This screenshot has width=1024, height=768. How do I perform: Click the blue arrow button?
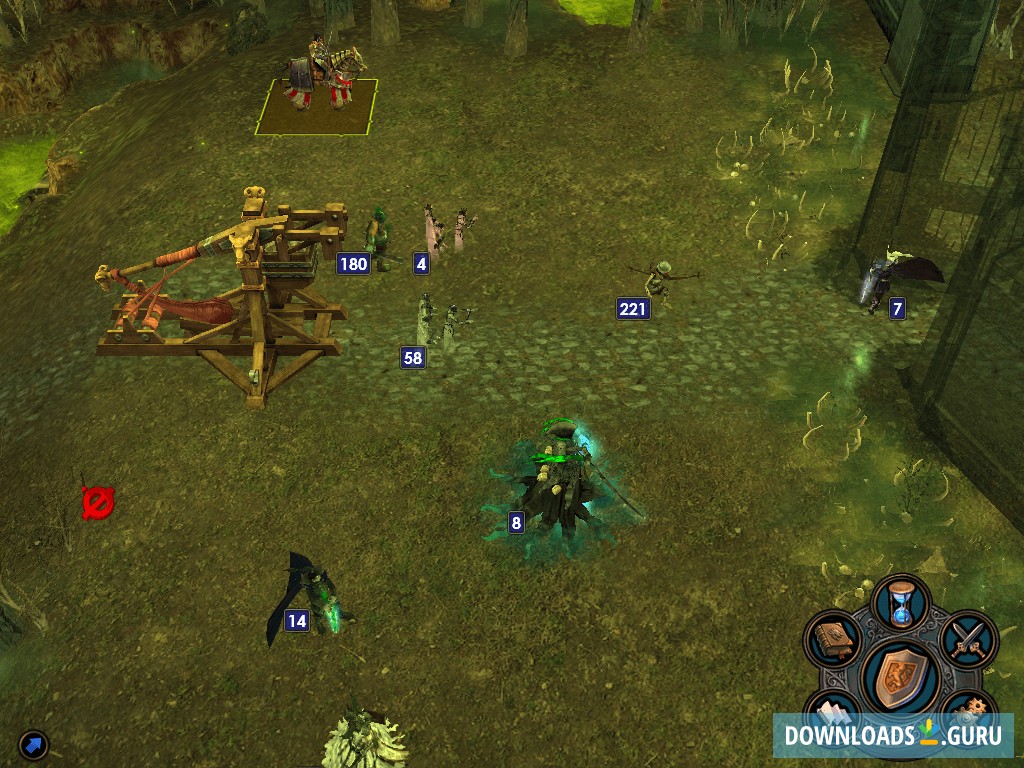33,744
